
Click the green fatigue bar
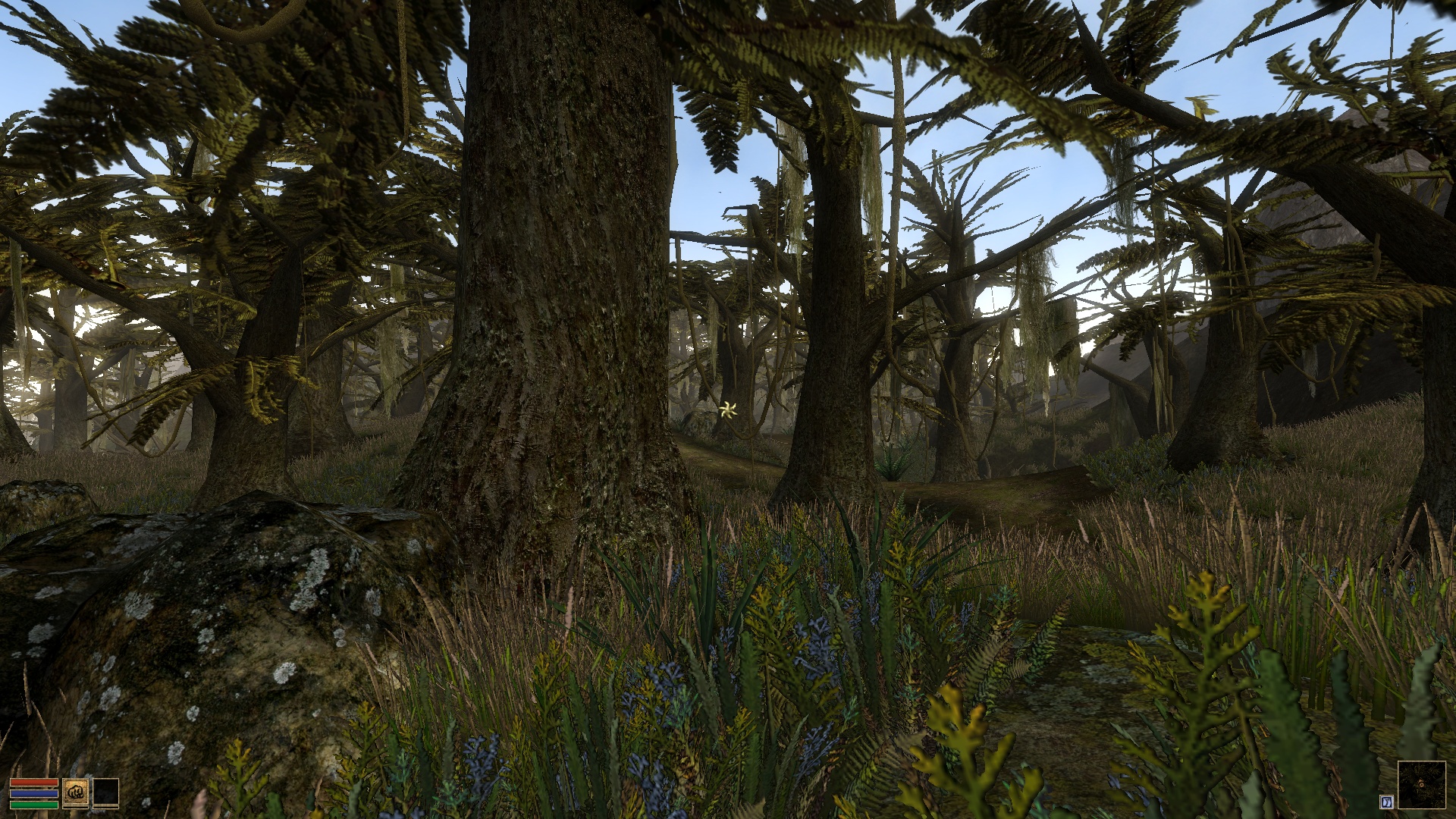point(34,804)
